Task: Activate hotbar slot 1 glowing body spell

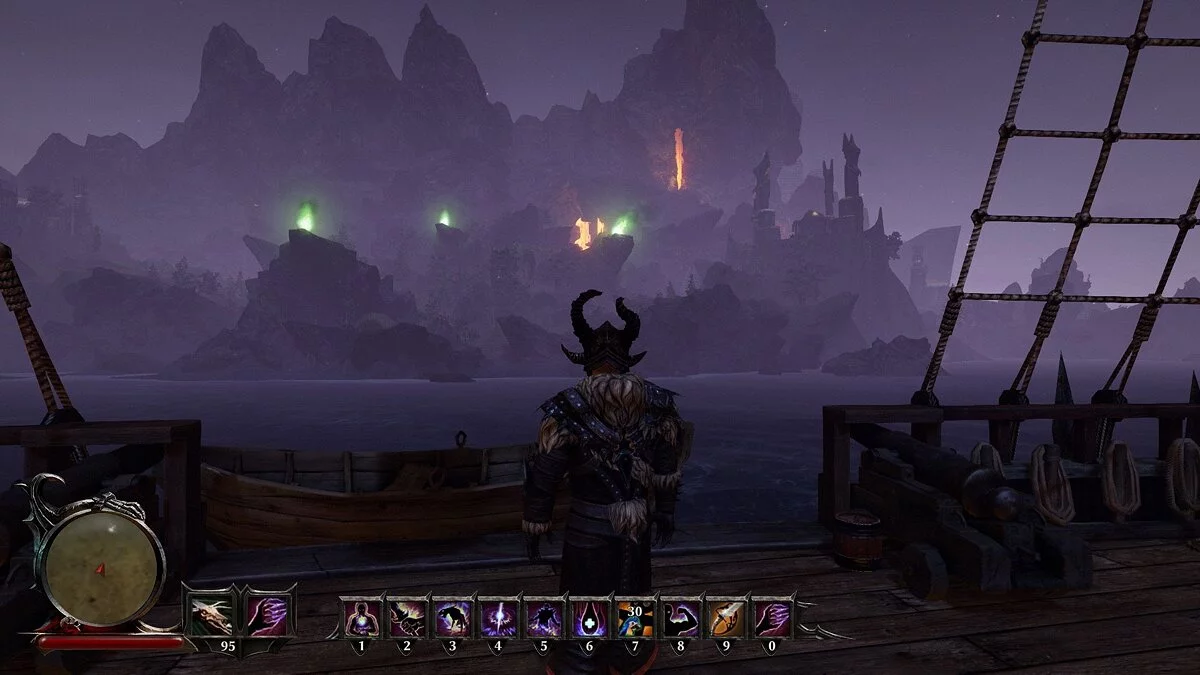Action: tap(361, 619)
